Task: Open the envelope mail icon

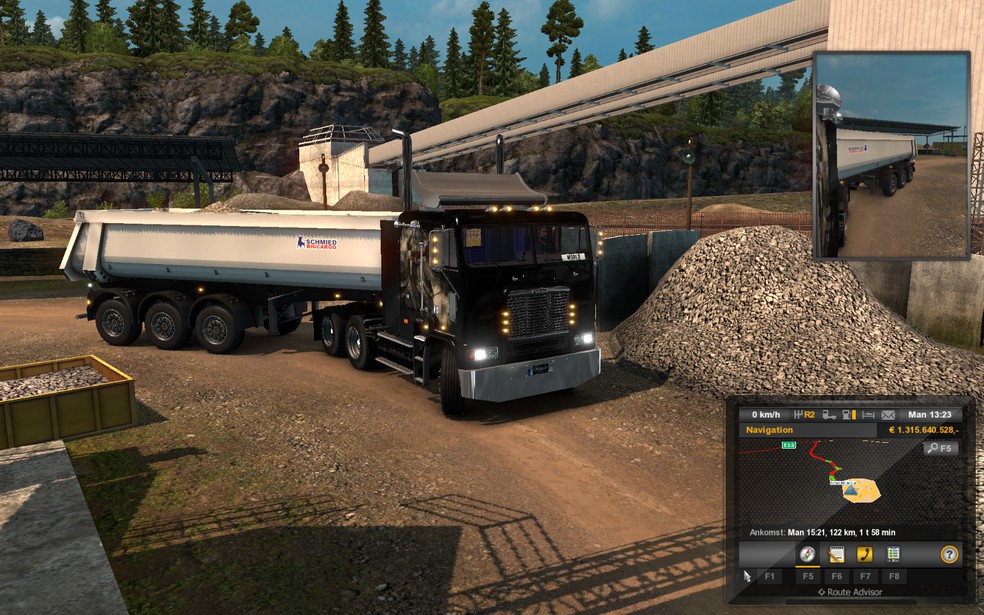Action: [x=888, y=414]
